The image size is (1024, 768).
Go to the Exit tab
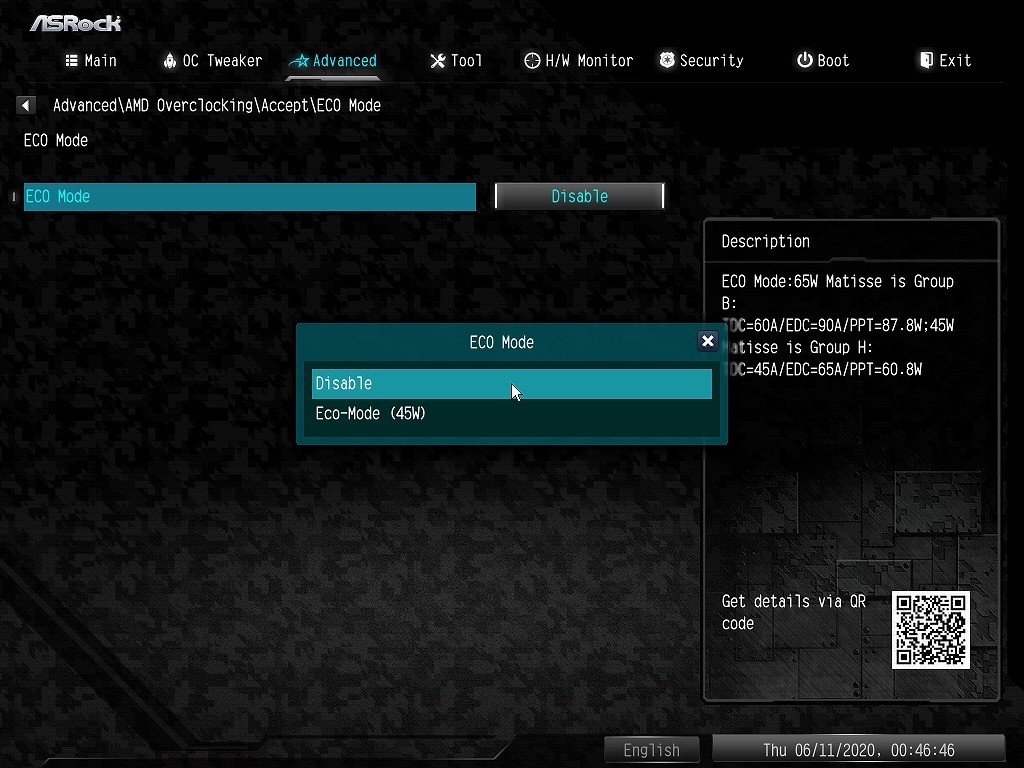pyautogui.click(x=945, y=61)
